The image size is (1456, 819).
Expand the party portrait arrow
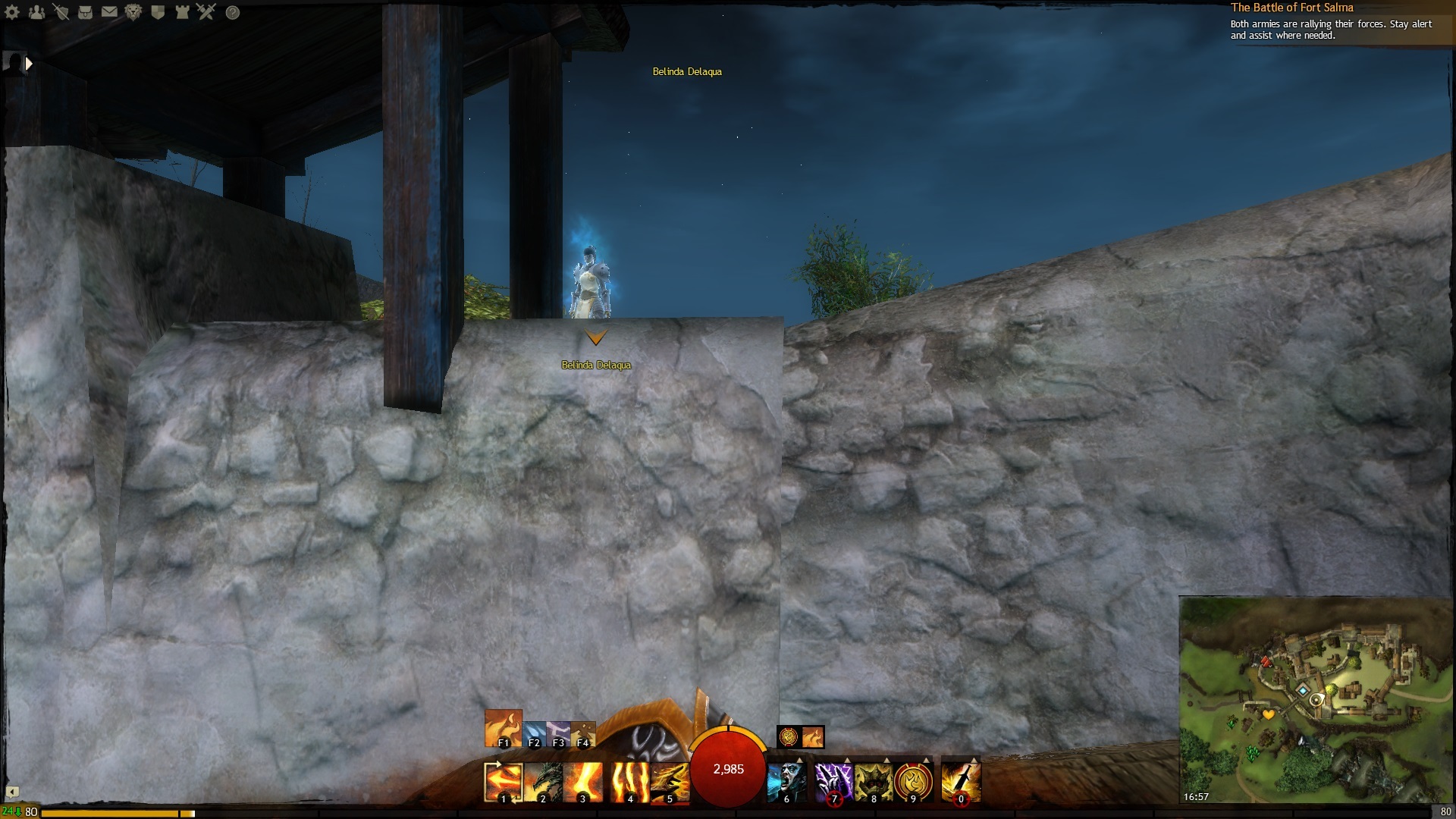[x=29, y=64]
